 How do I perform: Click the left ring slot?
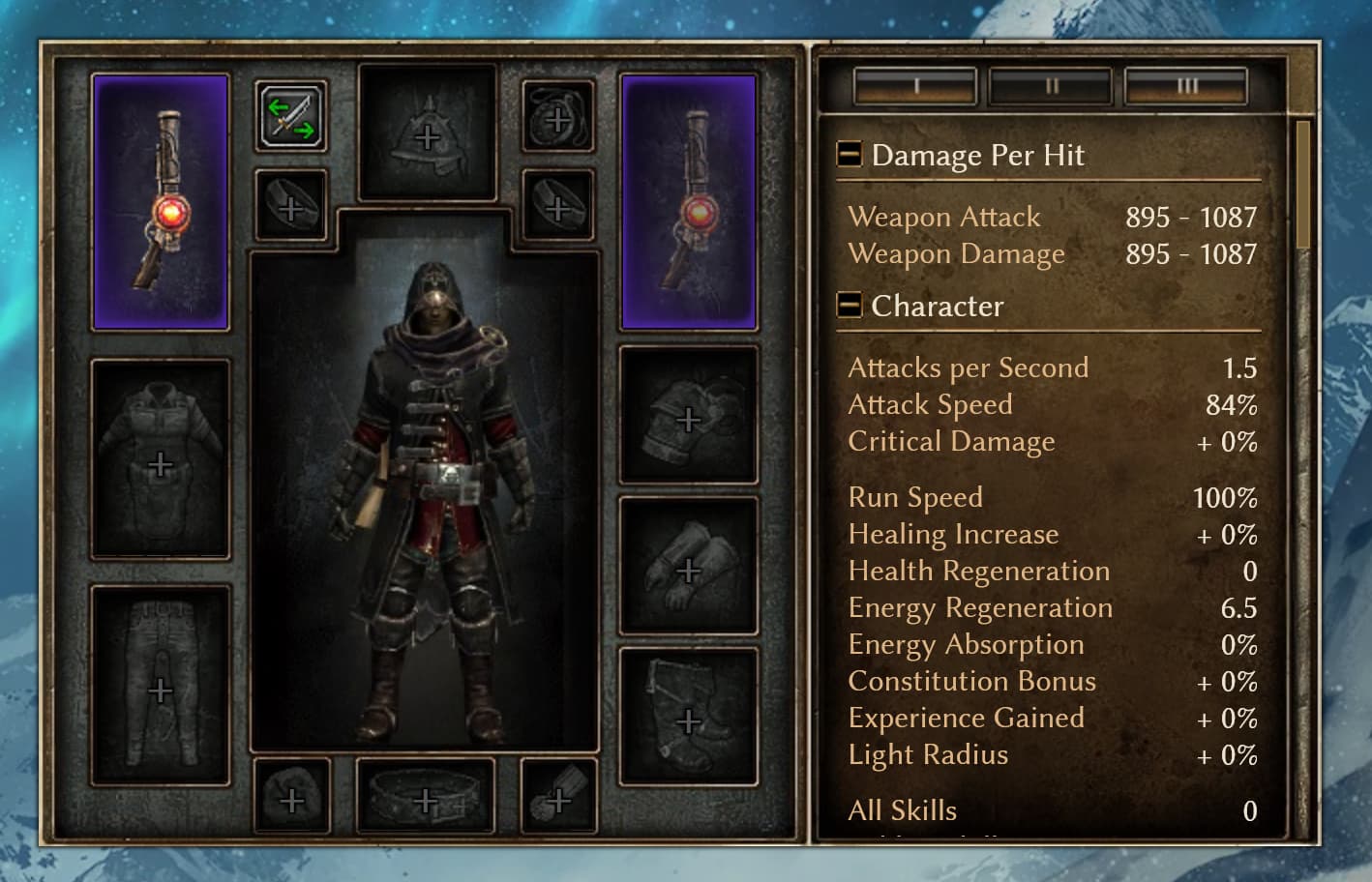pos(292,206)
